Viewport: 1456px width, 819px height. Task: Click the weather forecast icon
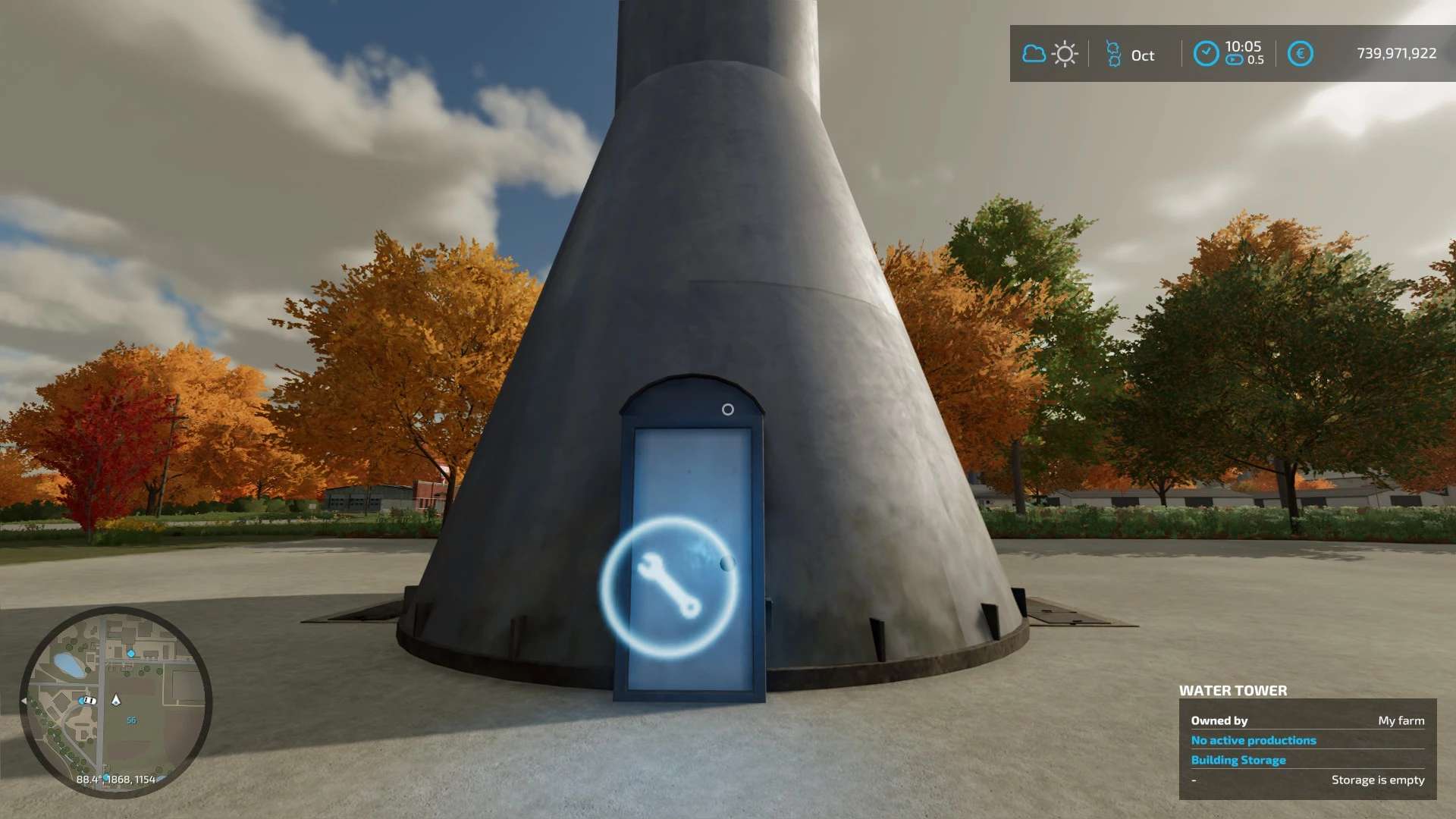click(x=1050, y=54)
